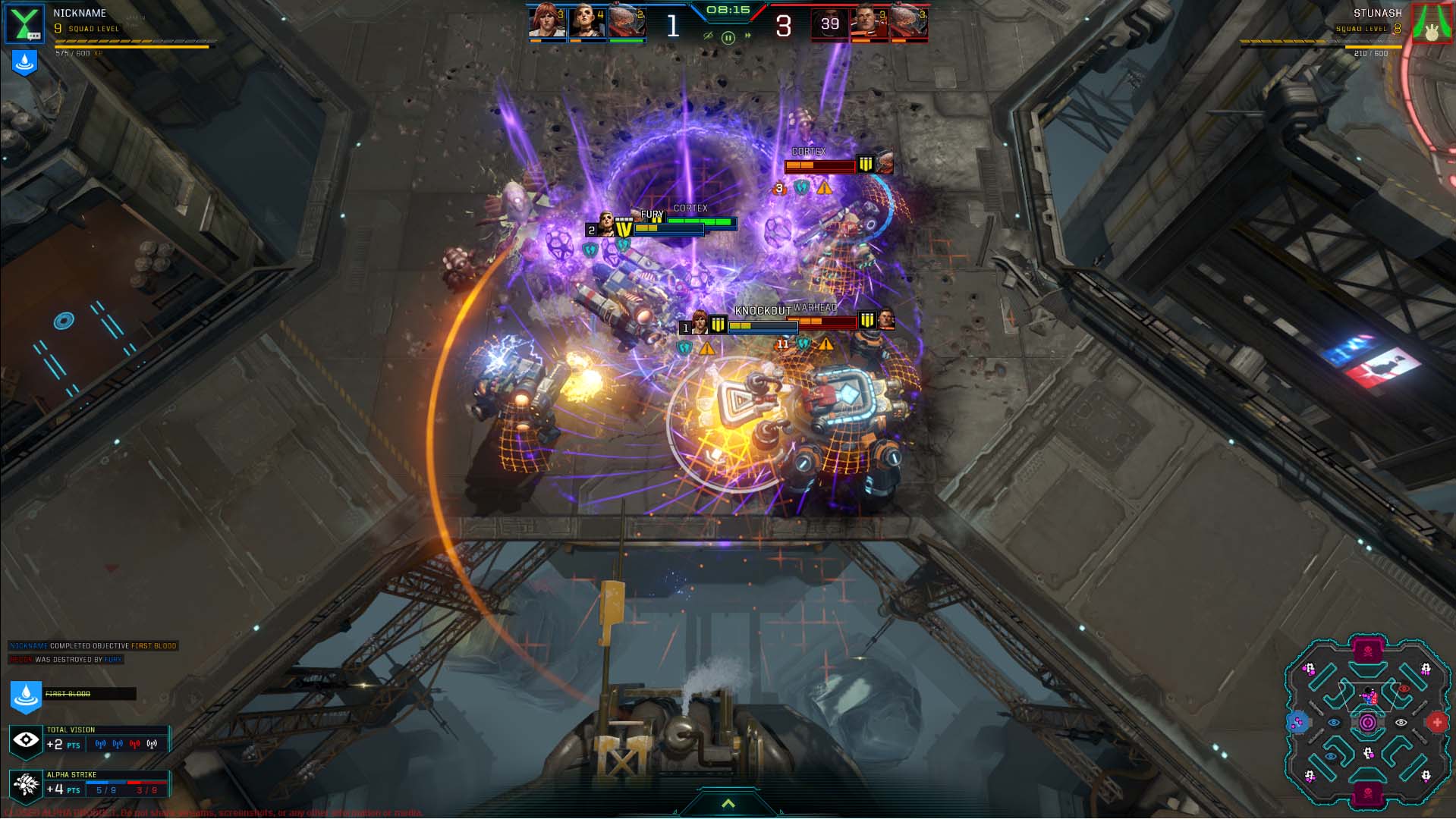Fast-forward the replay

(x=748, y=36)
